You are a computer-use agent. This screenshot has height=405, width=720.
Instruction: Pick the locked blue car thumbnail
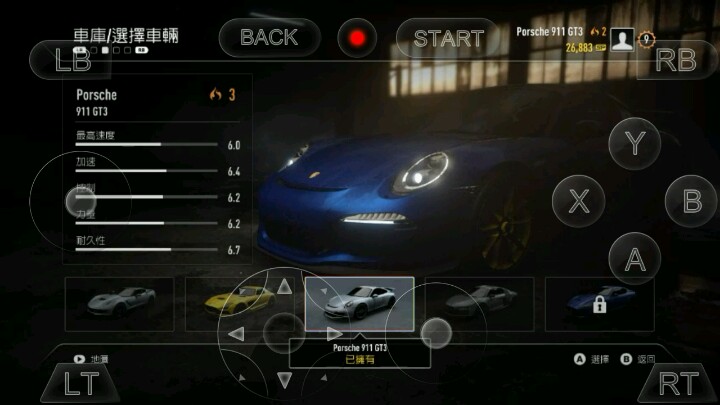[599, 304]
